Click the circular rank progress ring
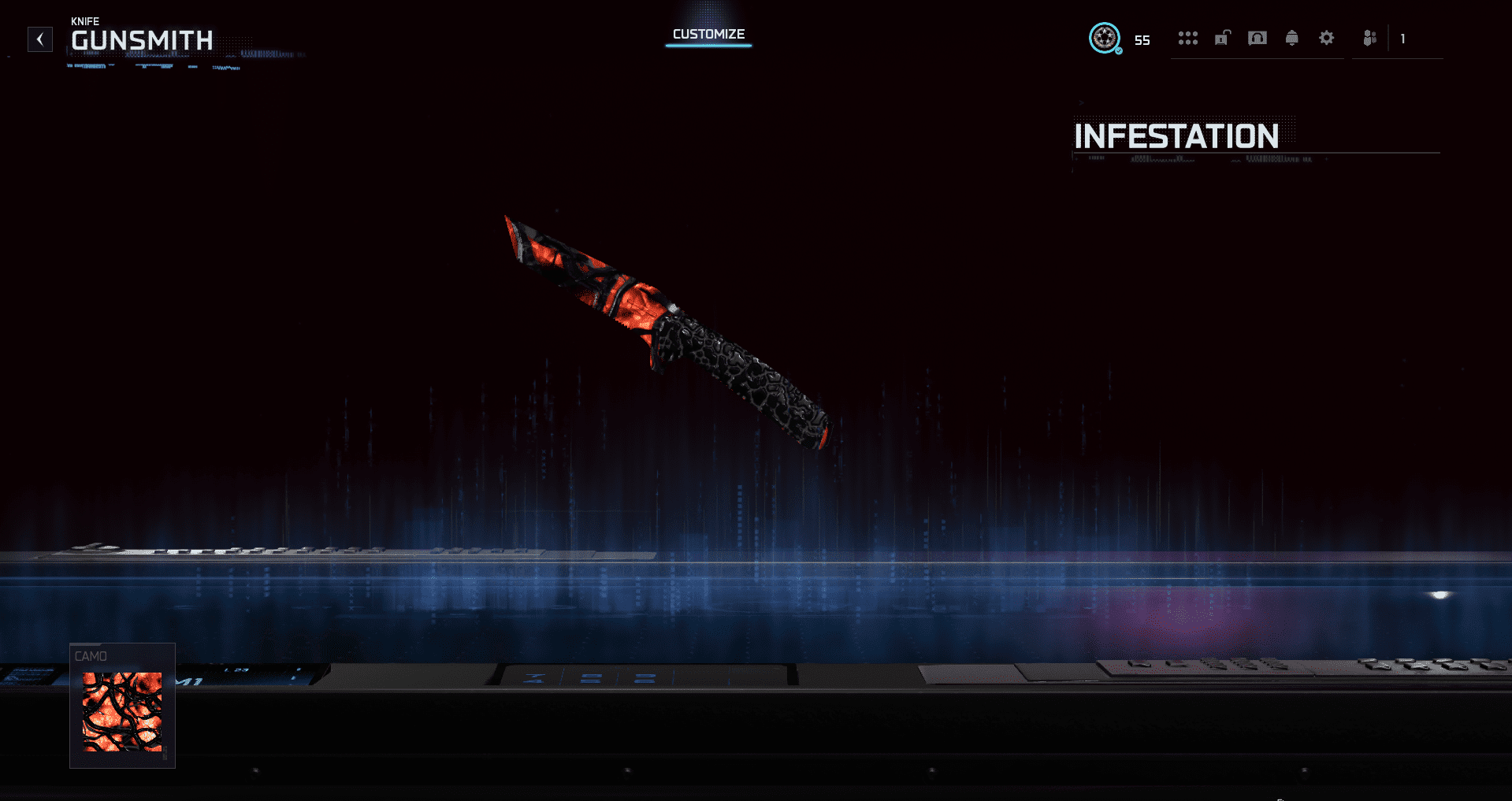Screen dimensions: 1512x801 point(1105,38)
